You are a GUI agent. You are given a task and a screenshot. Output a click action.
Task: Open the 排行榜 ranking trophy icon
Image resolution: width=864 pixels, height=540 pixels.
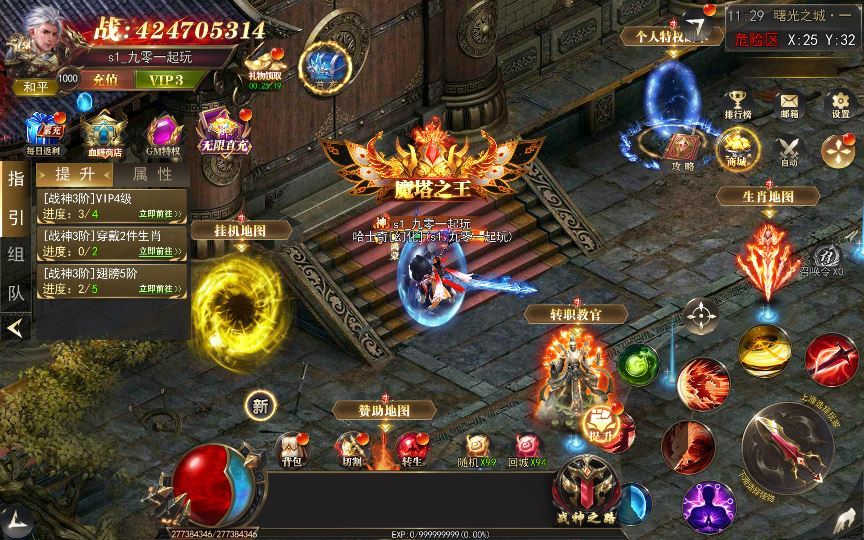738,103
